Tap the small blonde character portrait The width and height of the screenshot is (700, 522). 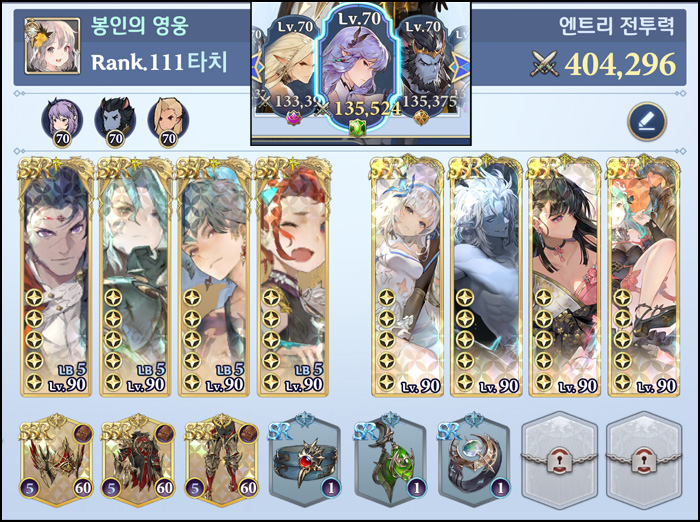[167, 120]
